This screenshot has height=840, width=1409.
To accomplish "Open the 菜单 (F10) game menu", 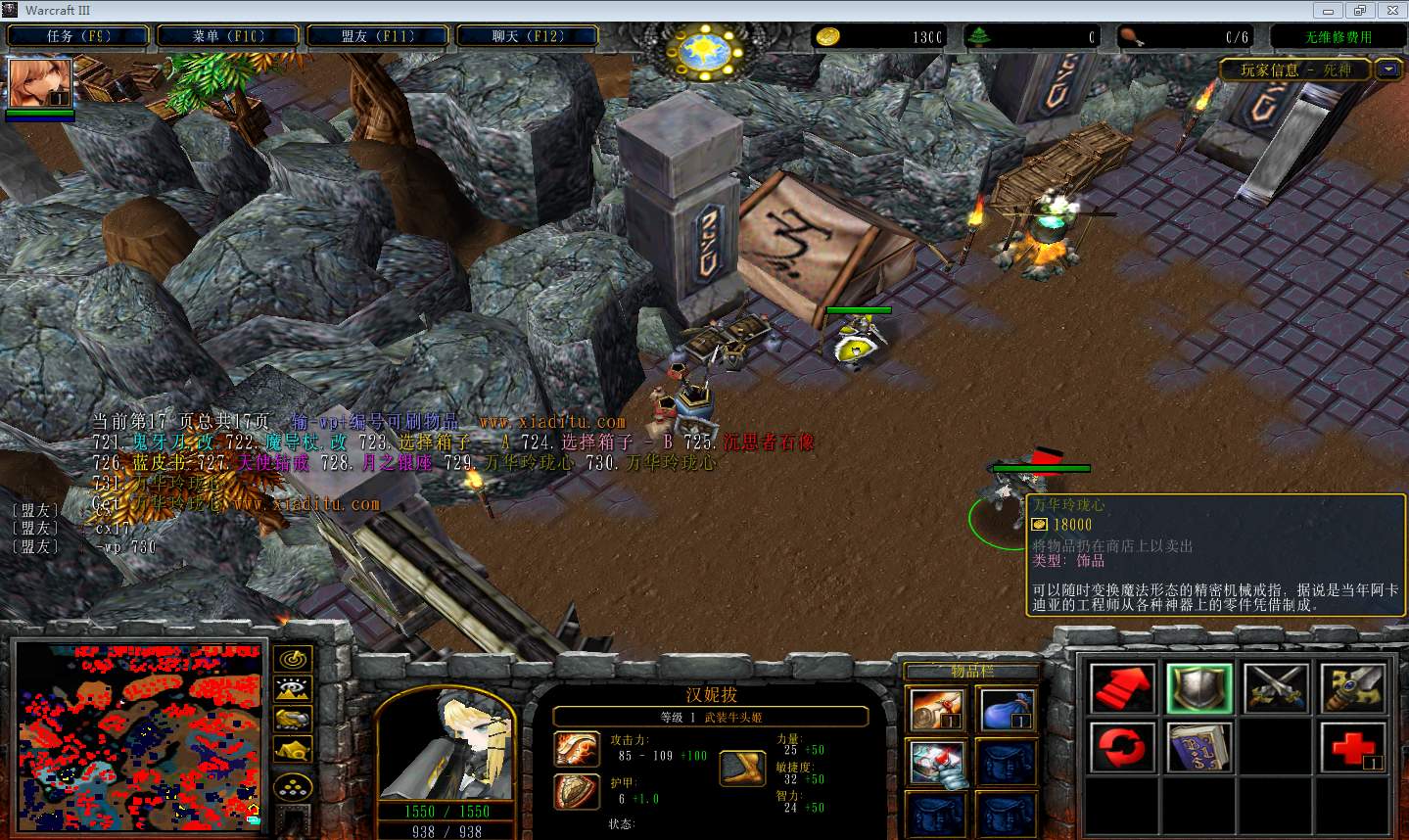I will [x=228, y=36].
